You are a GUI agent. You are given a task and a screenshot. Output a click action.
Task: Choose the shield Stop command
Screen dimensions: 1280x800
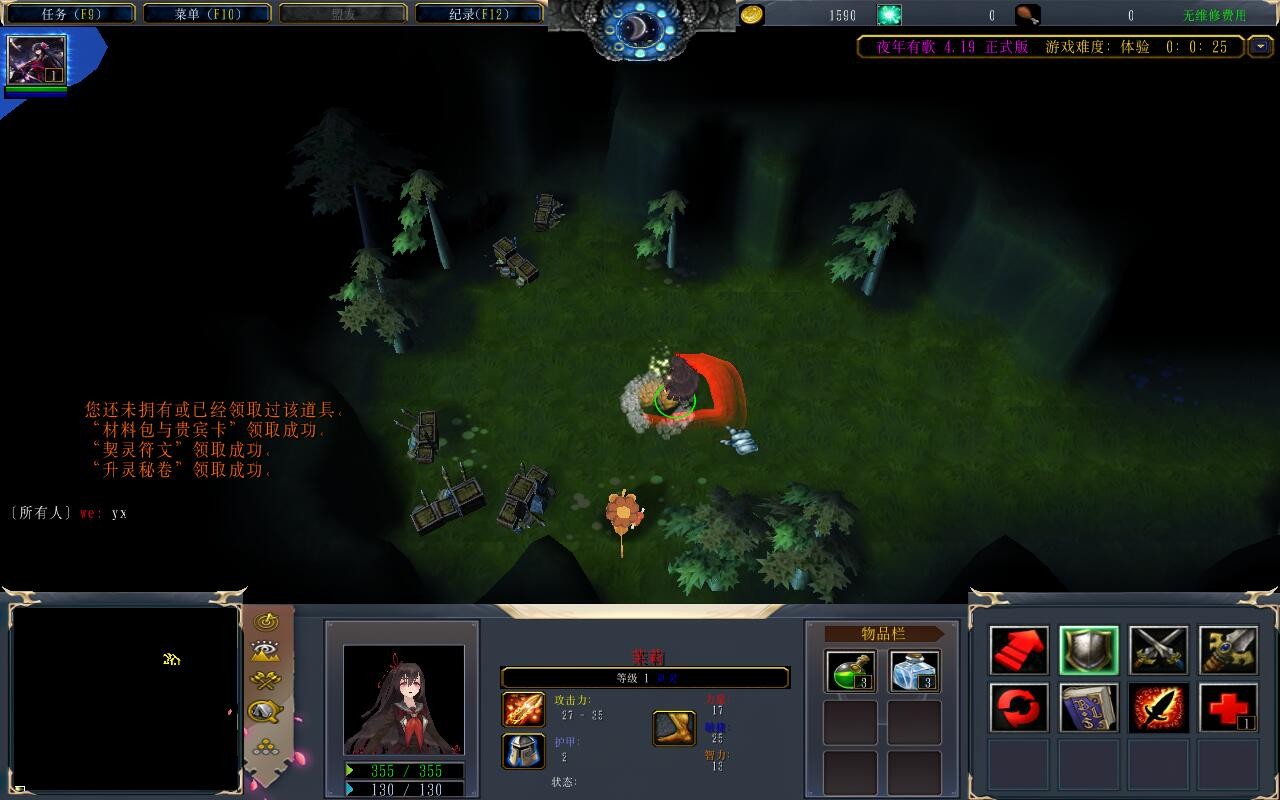click(1089, 651)
